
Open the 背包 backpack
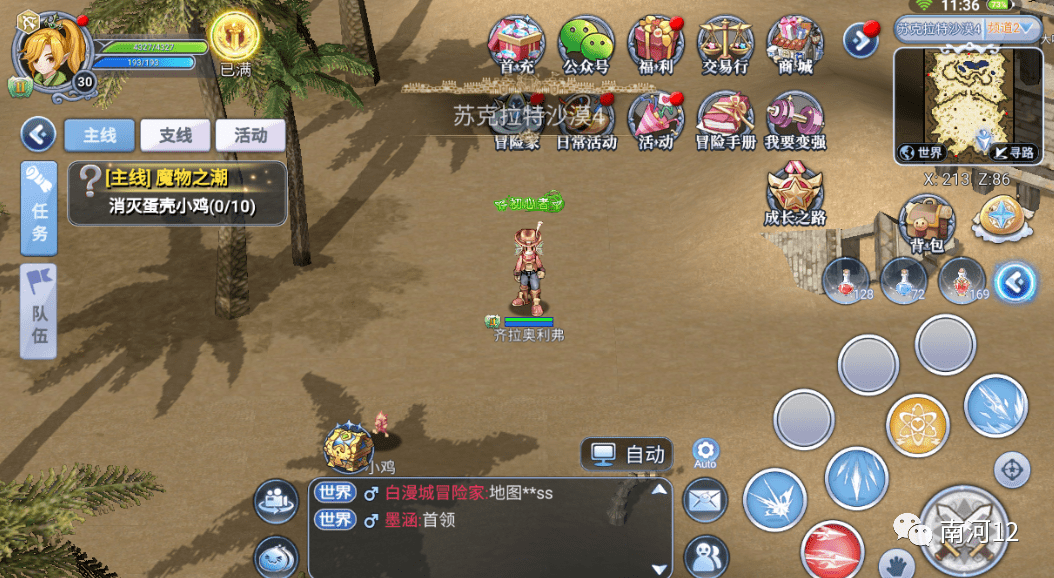[927, 222]
